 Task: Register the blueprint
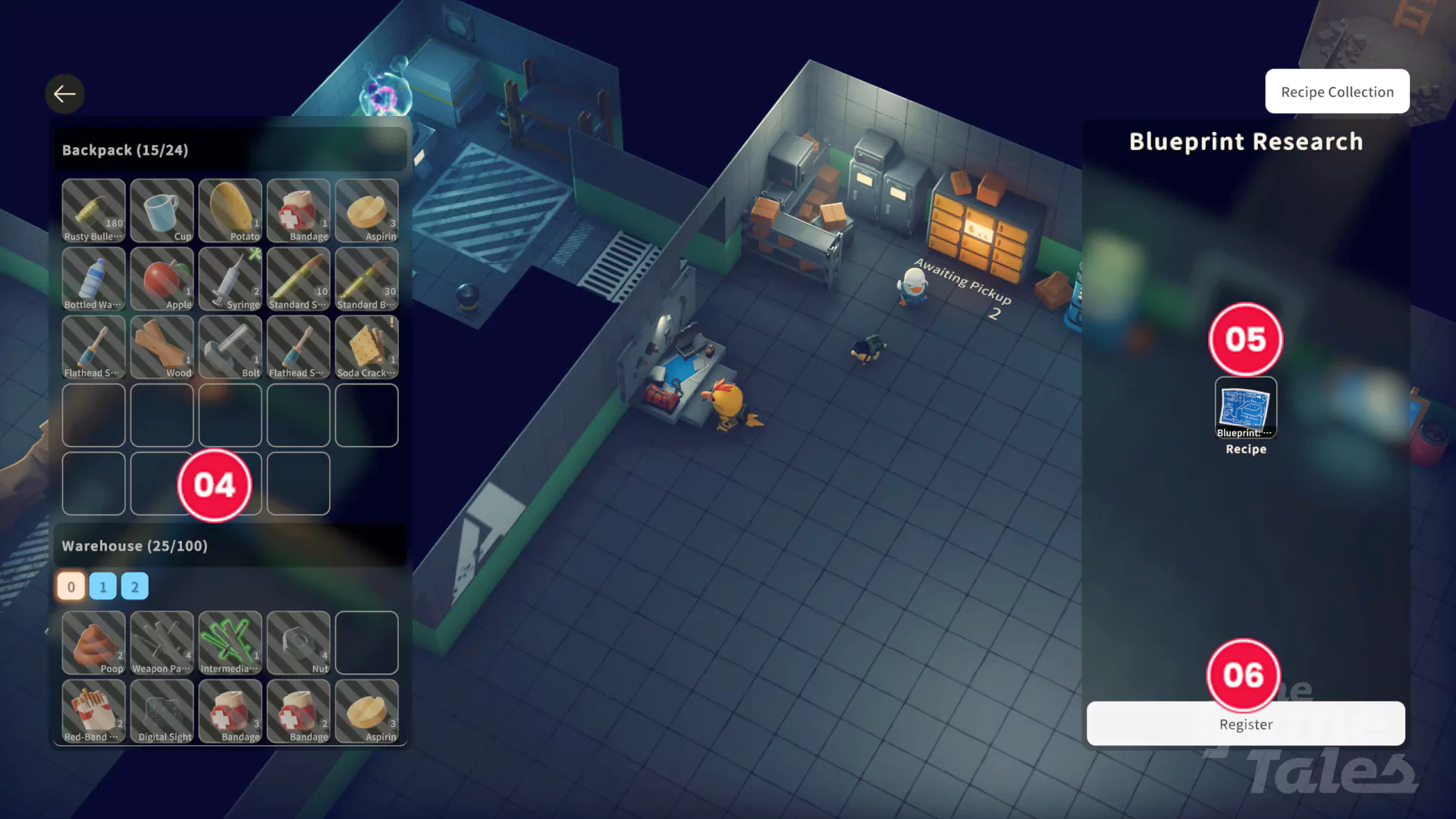tap(1245, 723)
